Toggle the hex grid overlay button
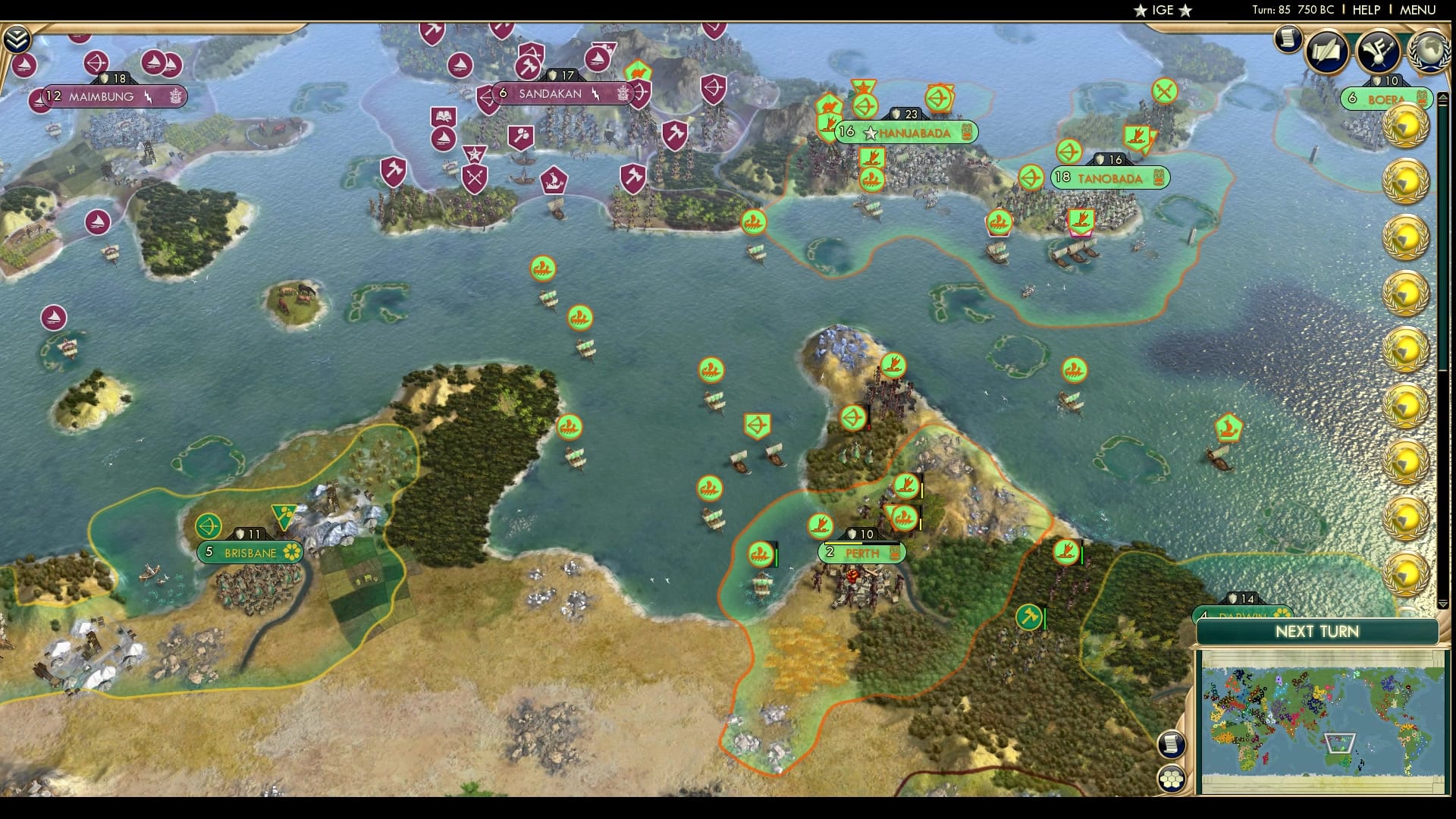This screenshot has width=1456, height=819. [1172, 778]
